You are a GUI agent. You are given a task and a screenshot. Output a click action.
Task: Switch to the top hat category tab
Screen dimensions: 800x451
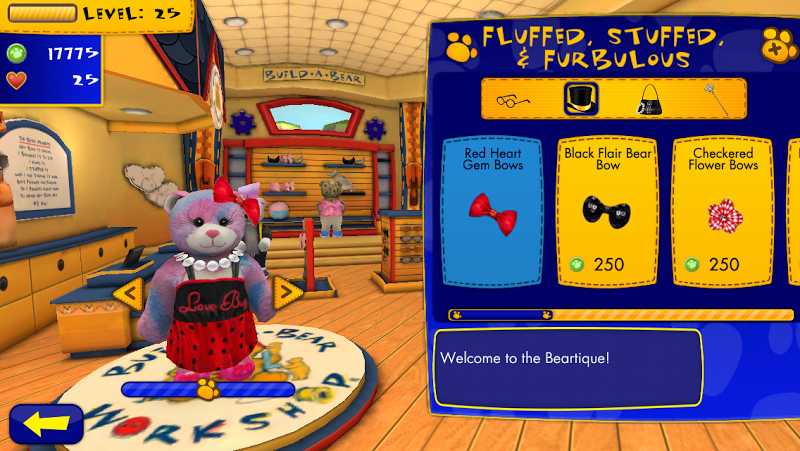coord(579,98)
